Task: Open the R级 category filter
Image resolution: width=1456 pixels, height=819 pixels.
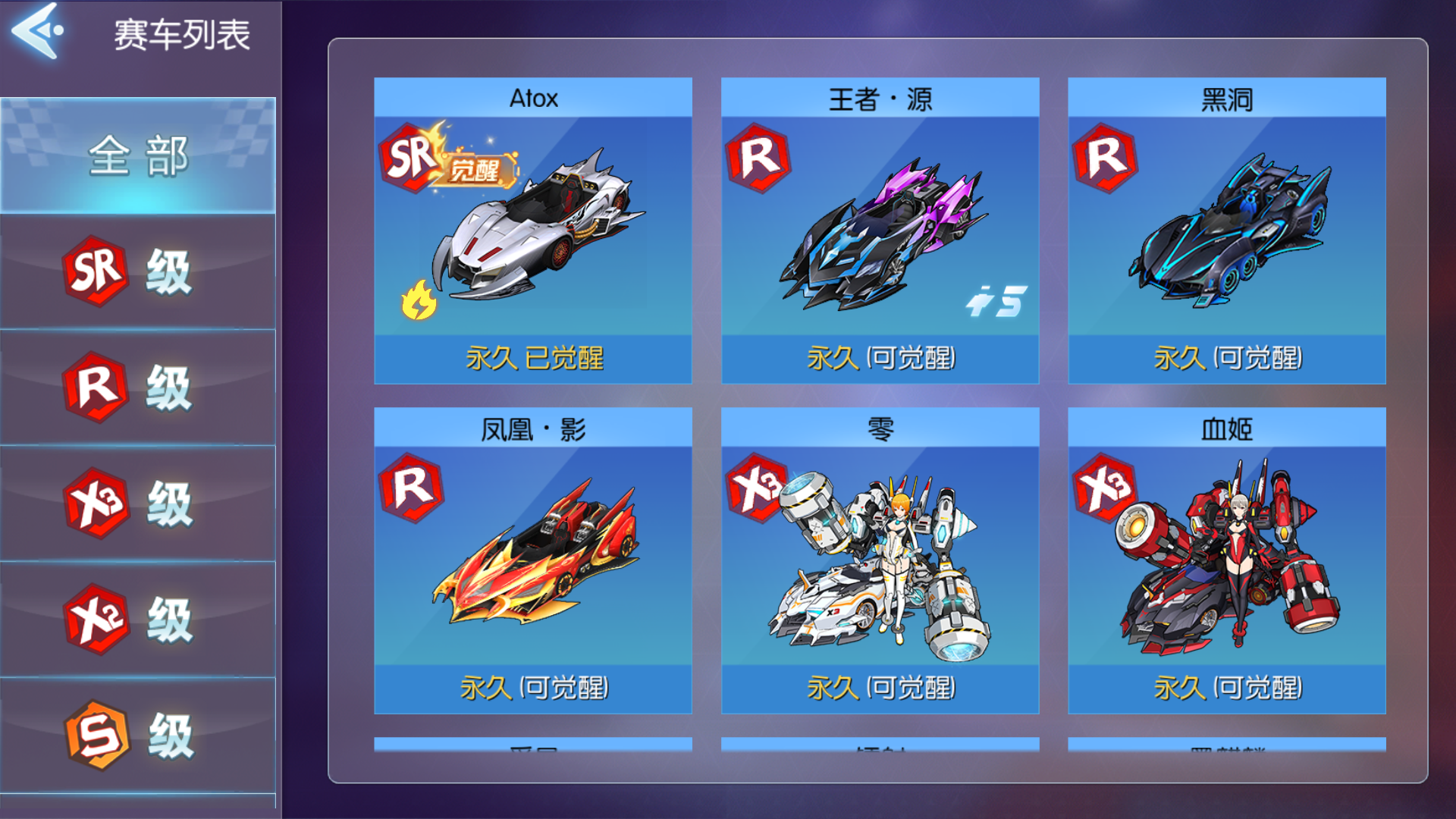Action: [x=136, y=387]
